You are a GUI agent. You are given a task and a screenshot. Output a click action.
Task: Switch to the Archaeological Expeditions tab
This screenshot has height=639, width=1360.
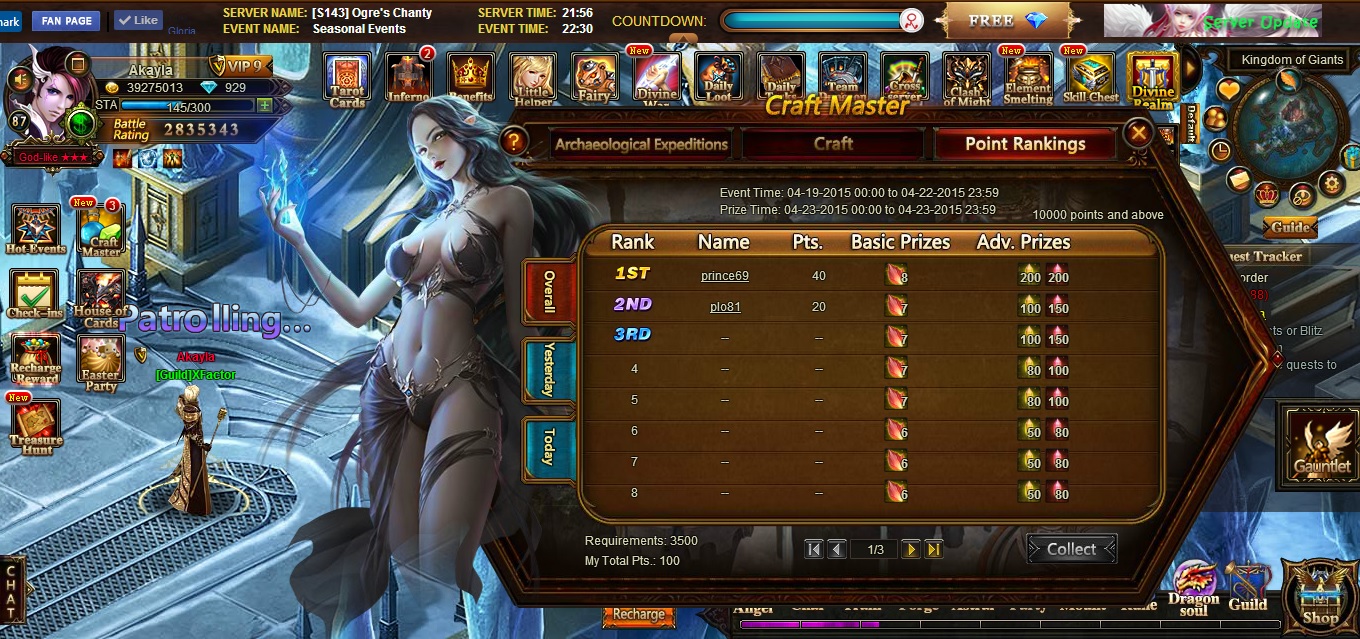(641, 144)
